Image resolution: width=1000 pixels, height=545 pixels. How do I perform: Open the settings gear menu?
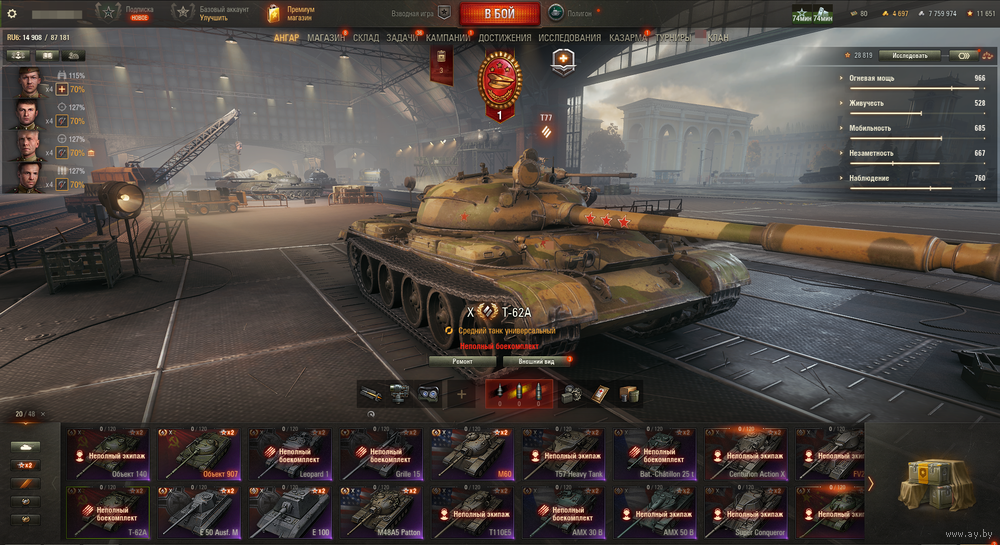click(x=12, y=13)
